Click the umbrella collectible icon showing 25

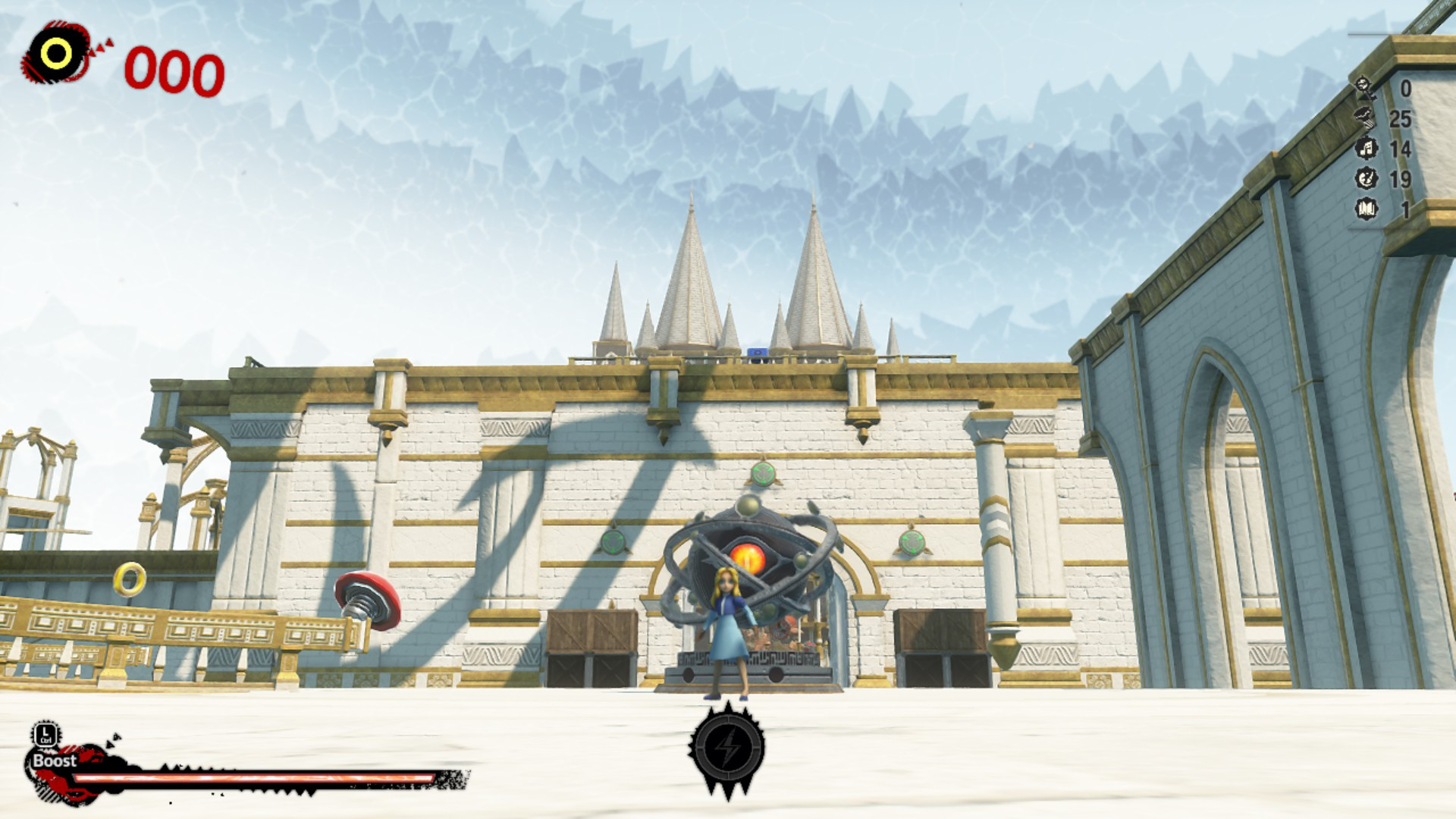1363,116
